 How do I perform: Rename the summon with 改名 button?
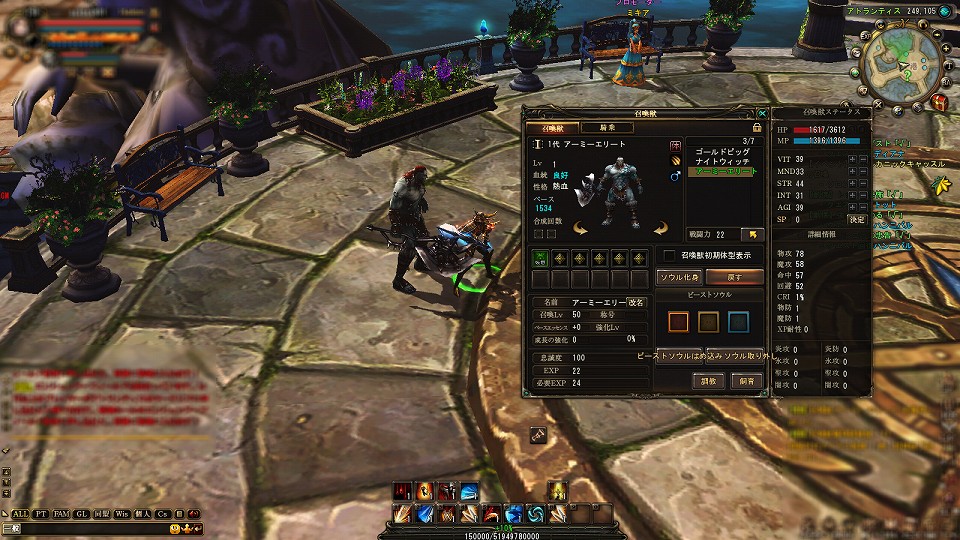point(637,301)
